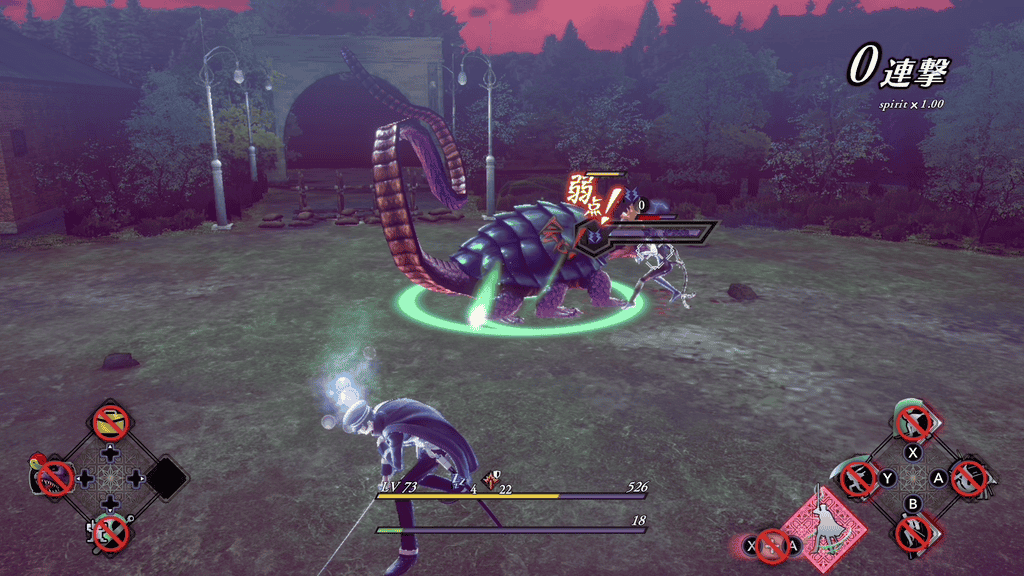Activate the skill icon above X
The image size is (1024, 576).
tap(914, 422)
